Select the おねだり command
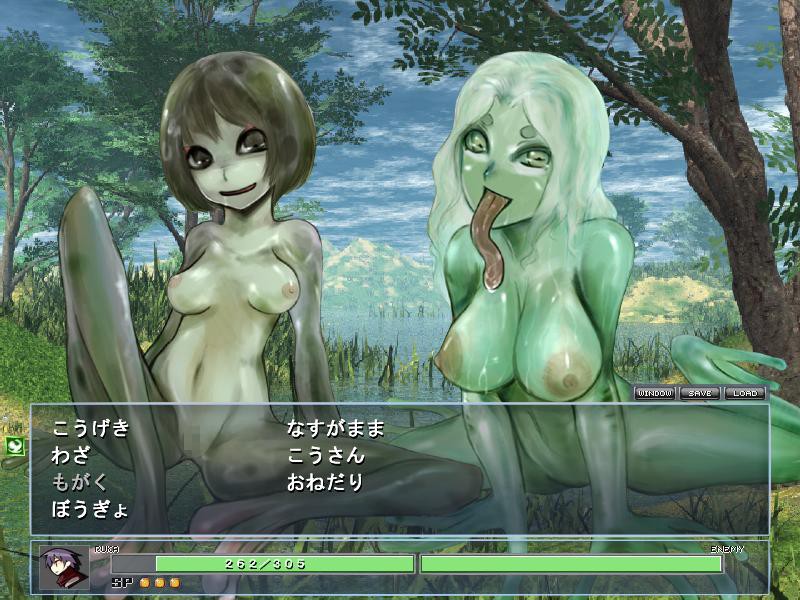800x600 pixels. pos(326,482)
